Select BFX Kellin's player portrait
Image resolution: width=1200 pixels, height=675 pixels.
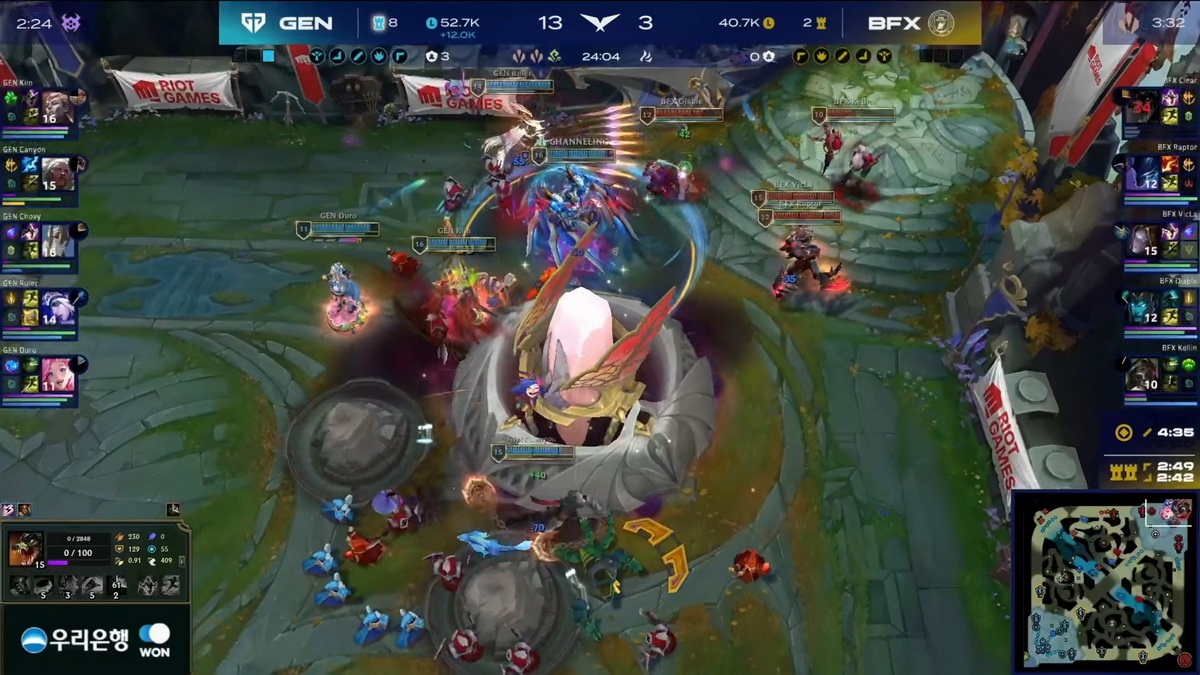coord(1143,373)
